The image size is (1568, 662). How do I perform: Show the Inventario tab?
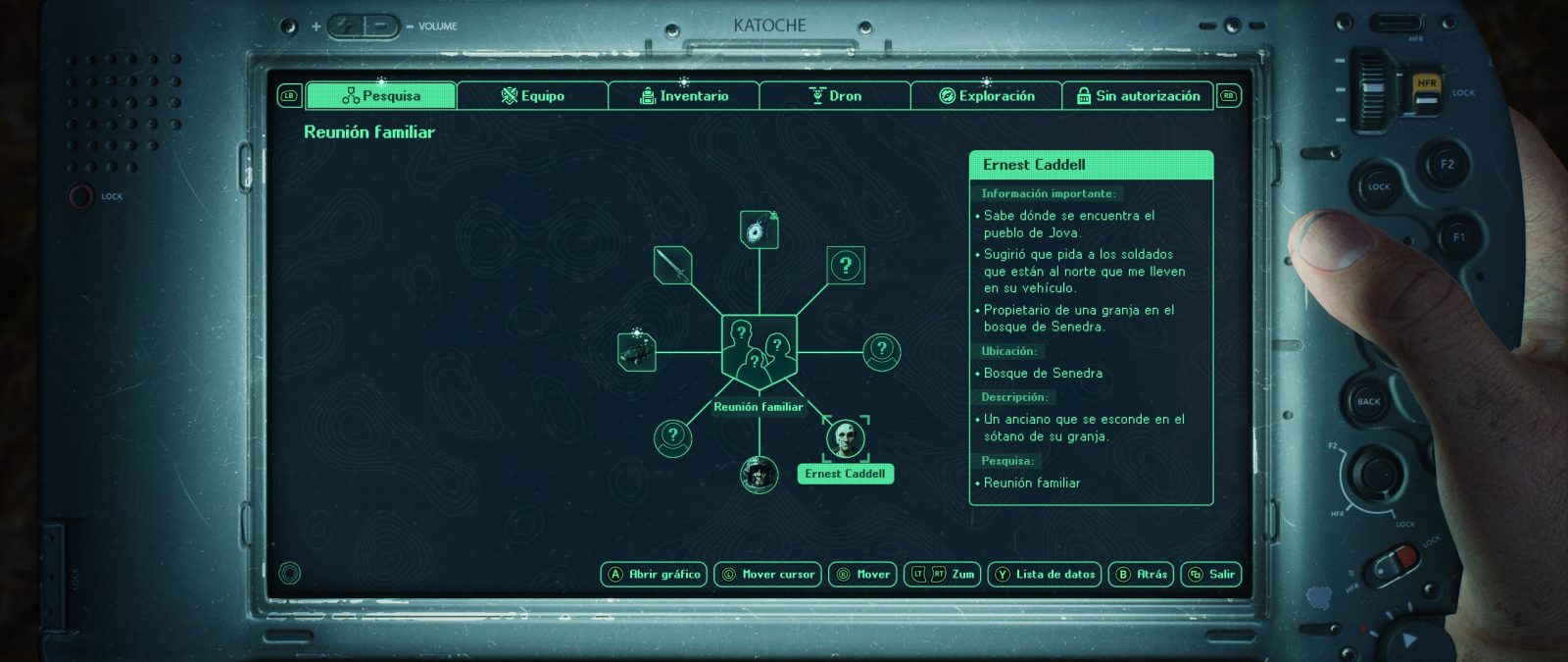coord(683,95)
